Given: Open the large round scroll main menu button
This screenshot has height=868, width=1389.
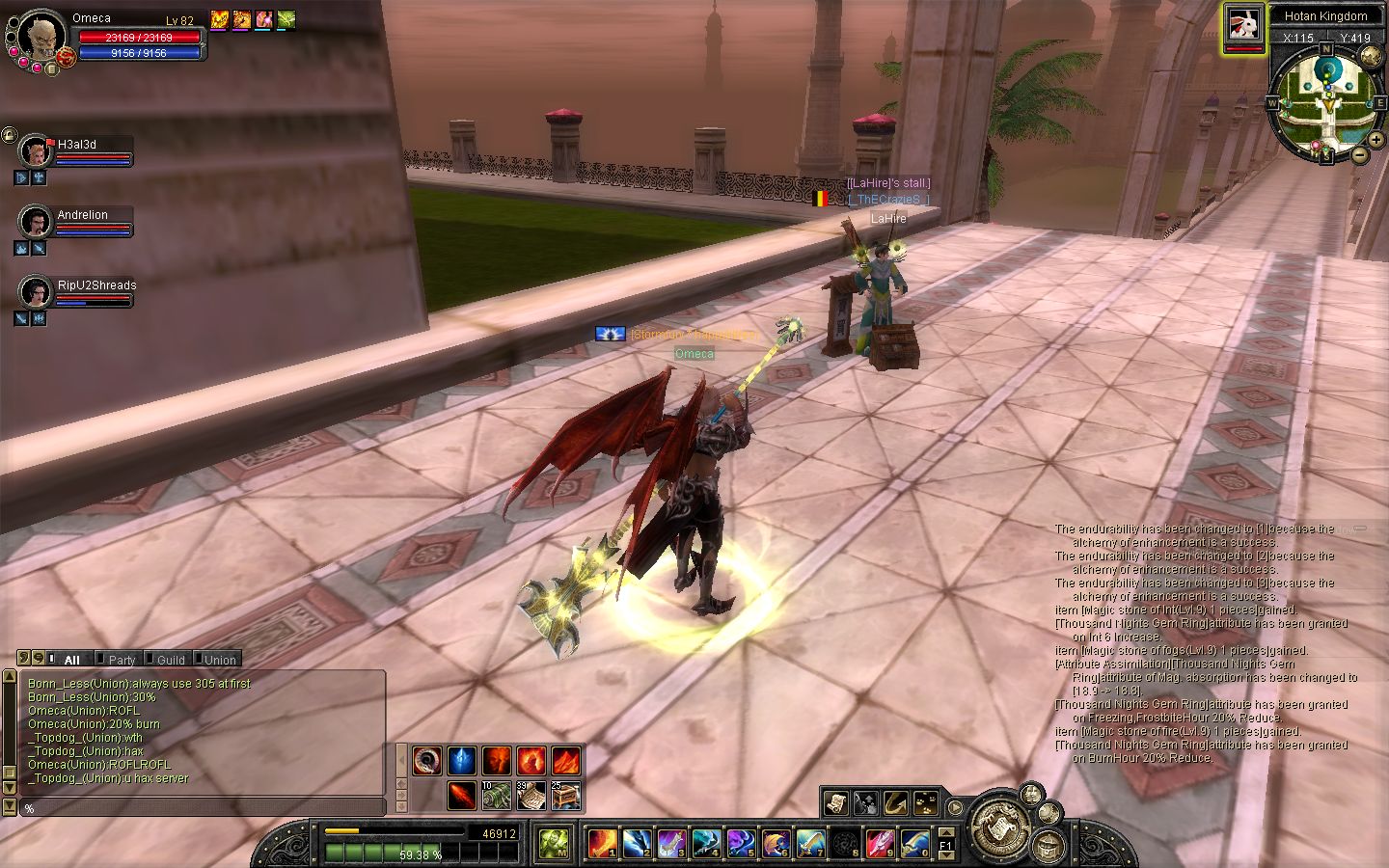Looking at the screenshot, I should (998, 827).
